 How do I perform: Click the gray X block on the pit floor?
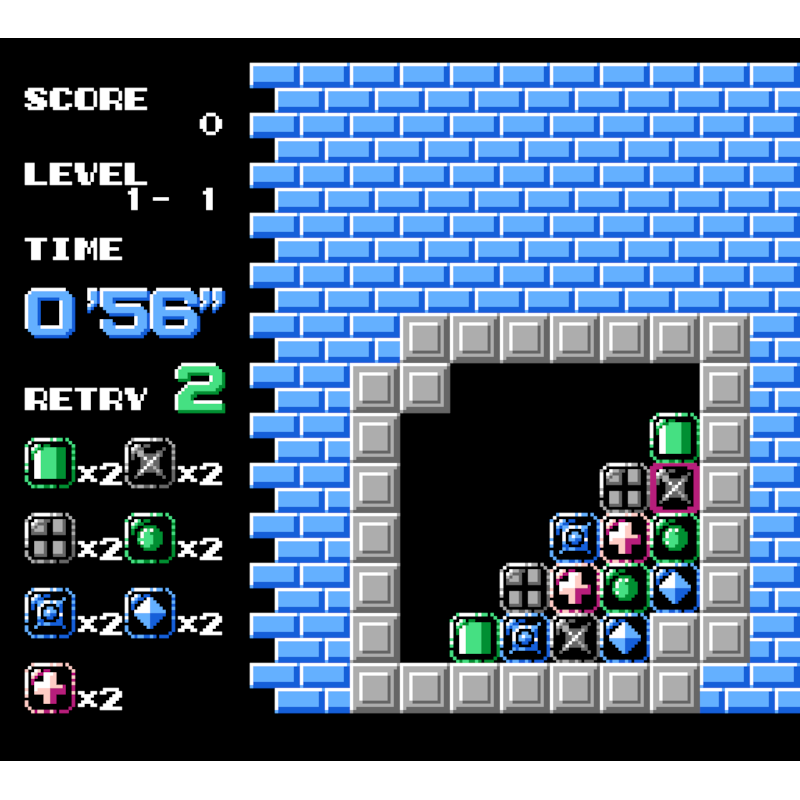pyautogui.click(x=575, y=638)
